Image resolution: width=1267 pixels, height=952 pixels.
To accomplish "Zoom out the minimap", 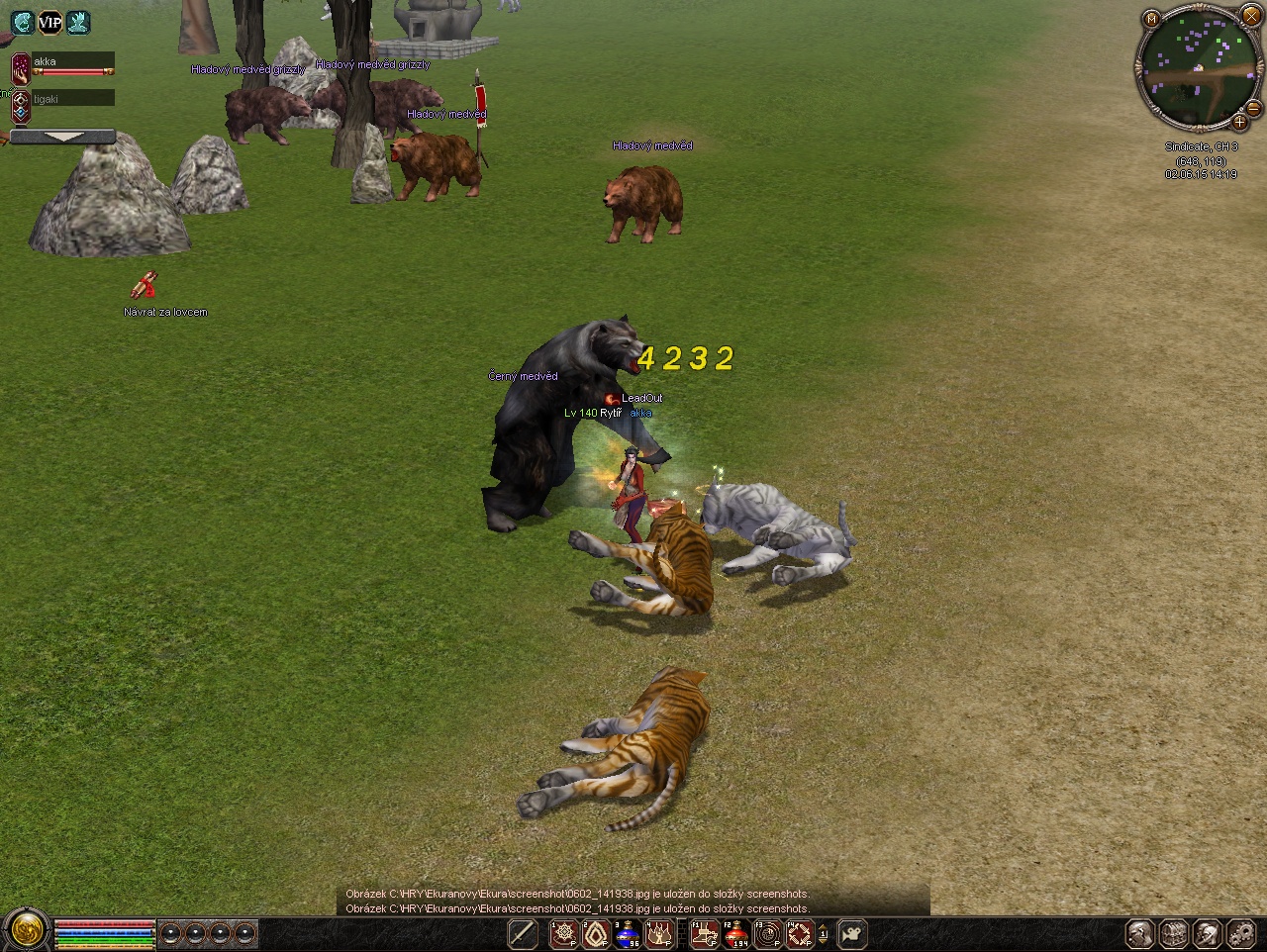I will 1253,108.
